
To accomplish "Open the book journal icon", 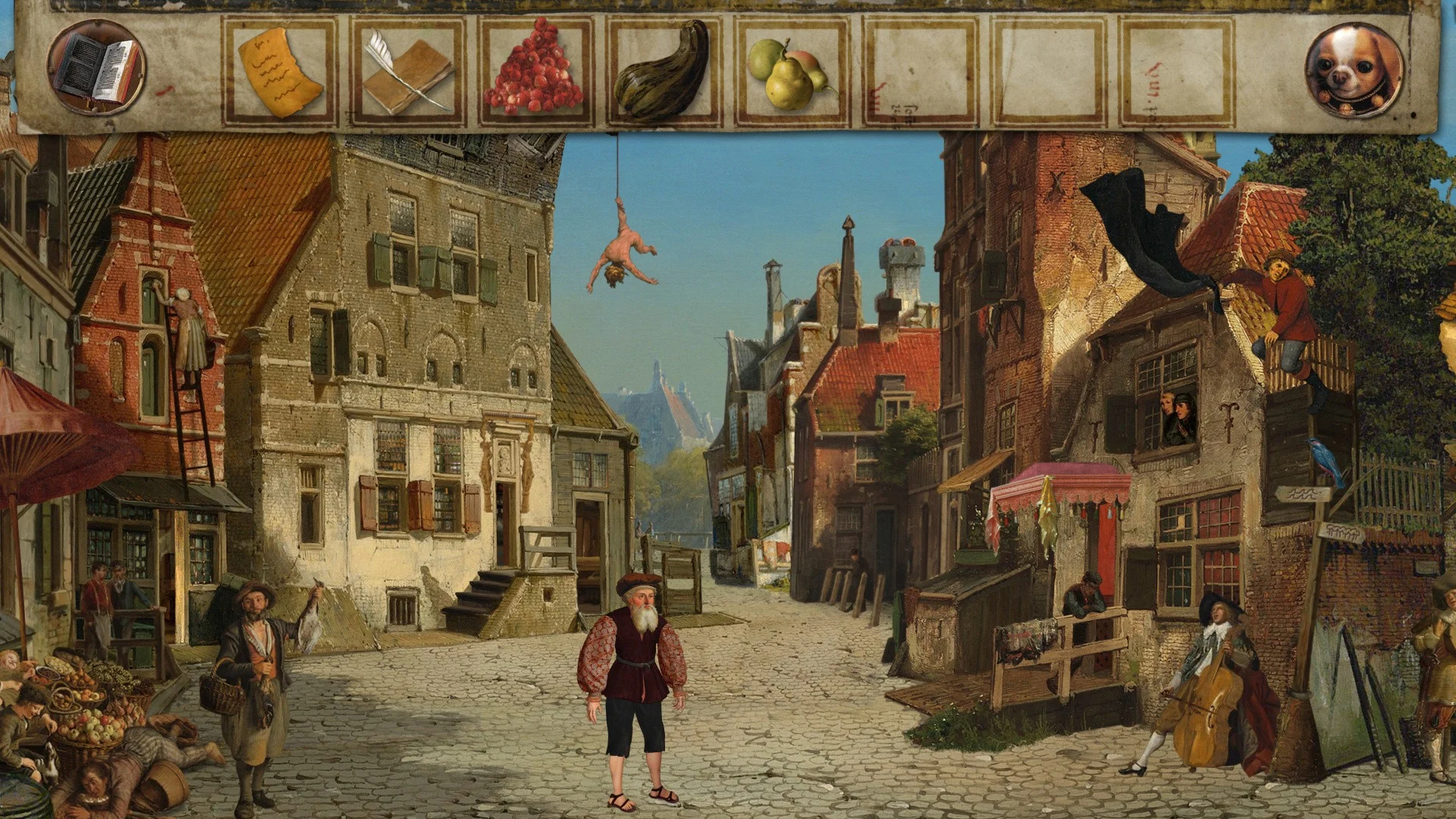I will (96, 68).
